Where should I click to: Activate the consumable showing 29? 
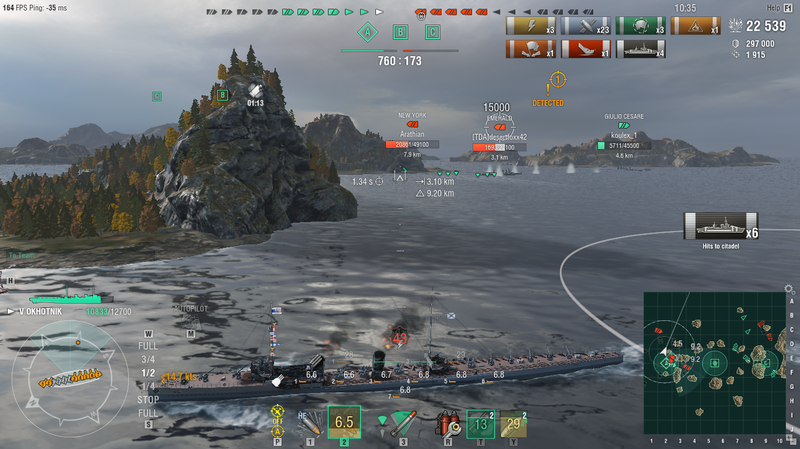[x=514, y=424]
